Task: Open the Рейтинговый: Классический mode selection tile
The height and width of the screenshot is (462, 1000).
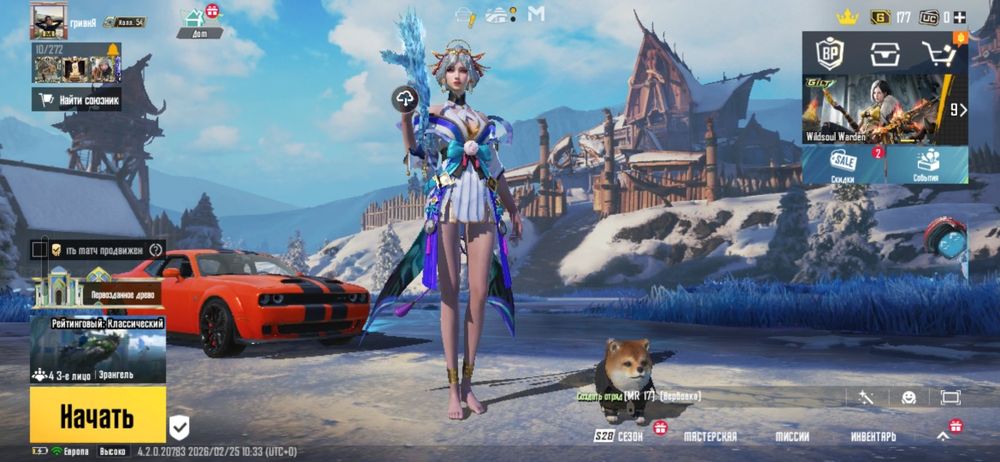Action: click(97, 350)
